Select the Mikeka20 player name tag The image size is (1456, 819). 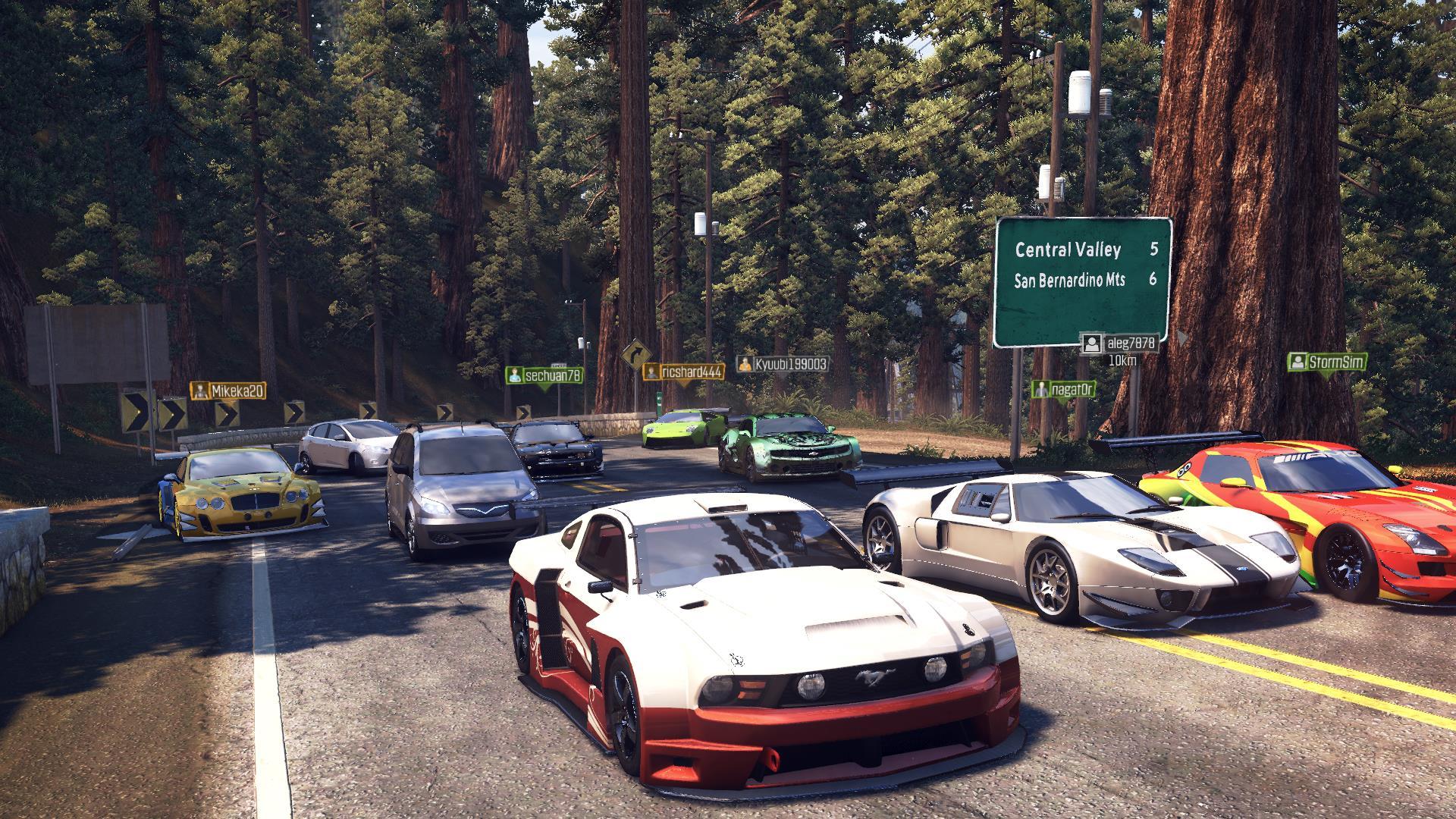pos(228,391)
